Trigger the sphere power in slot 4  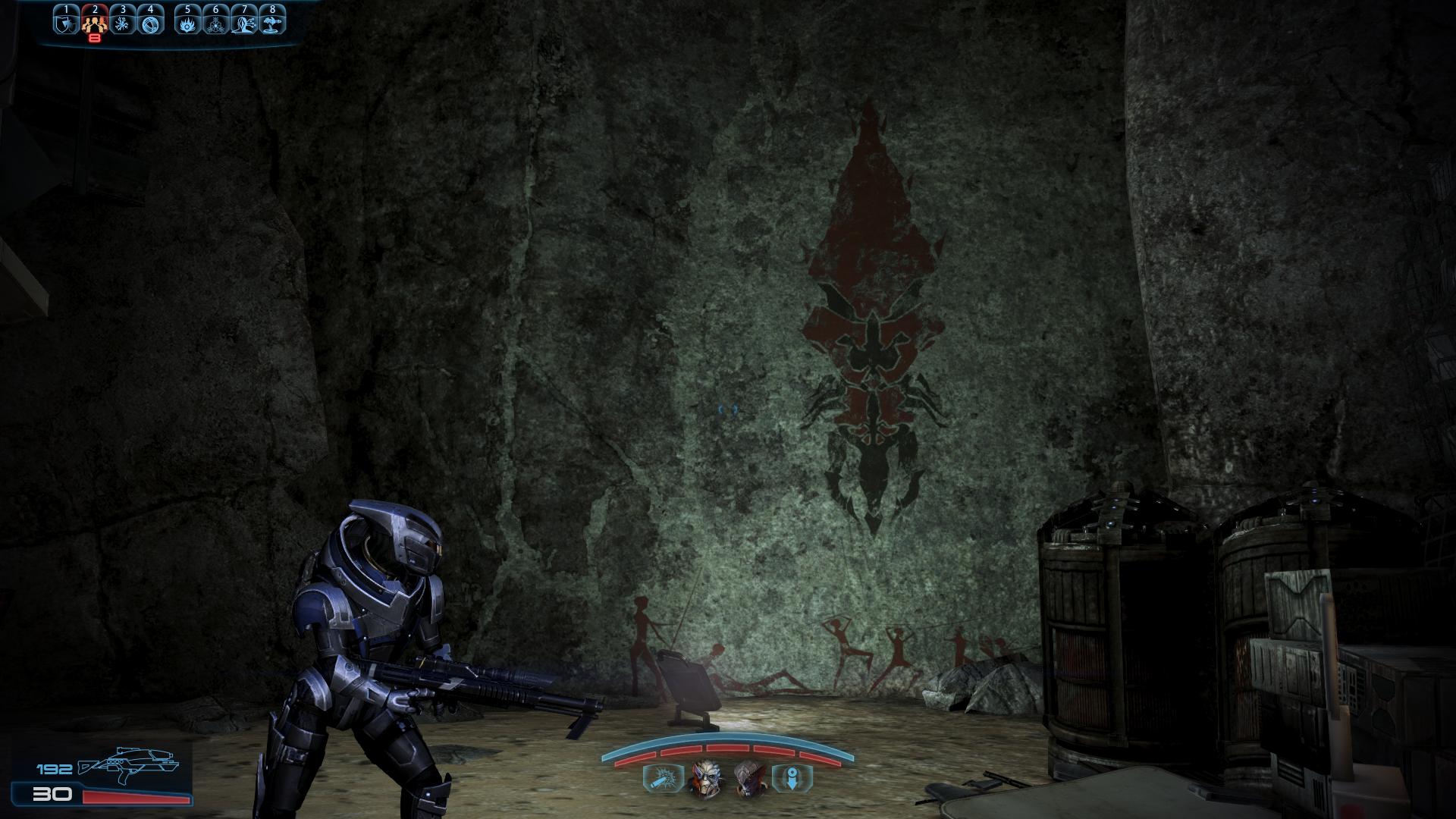coord(150,23)
